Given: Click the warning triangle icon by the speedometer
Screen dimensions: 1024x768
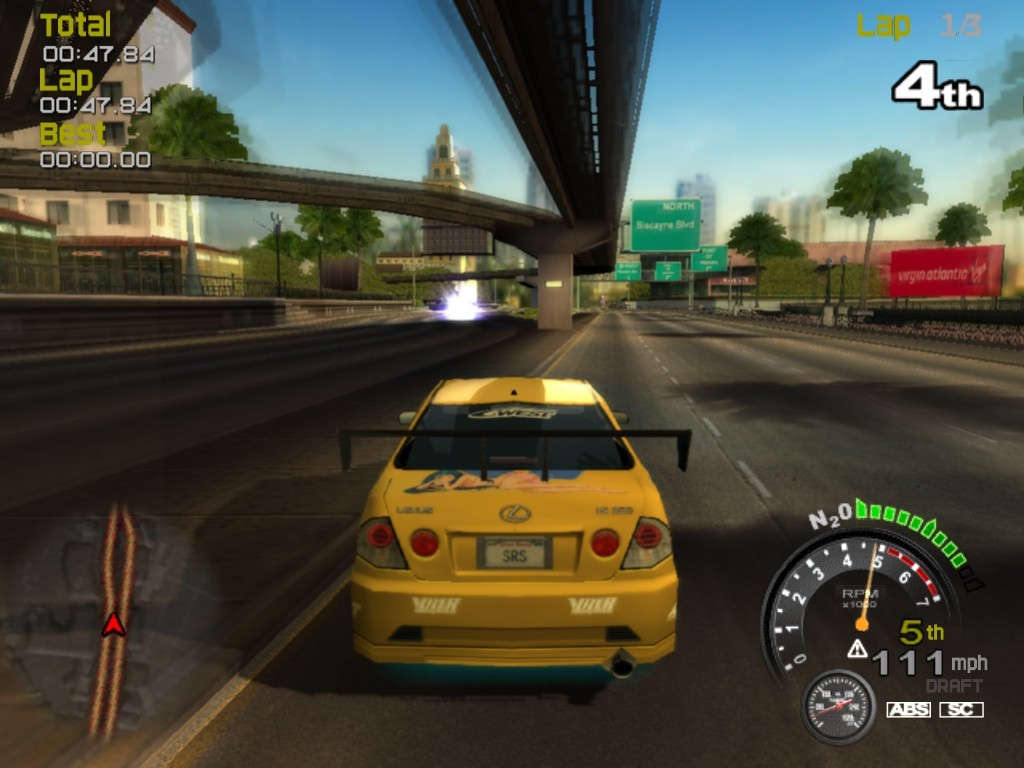Looking at the screenshot, I should click(857, 648).
